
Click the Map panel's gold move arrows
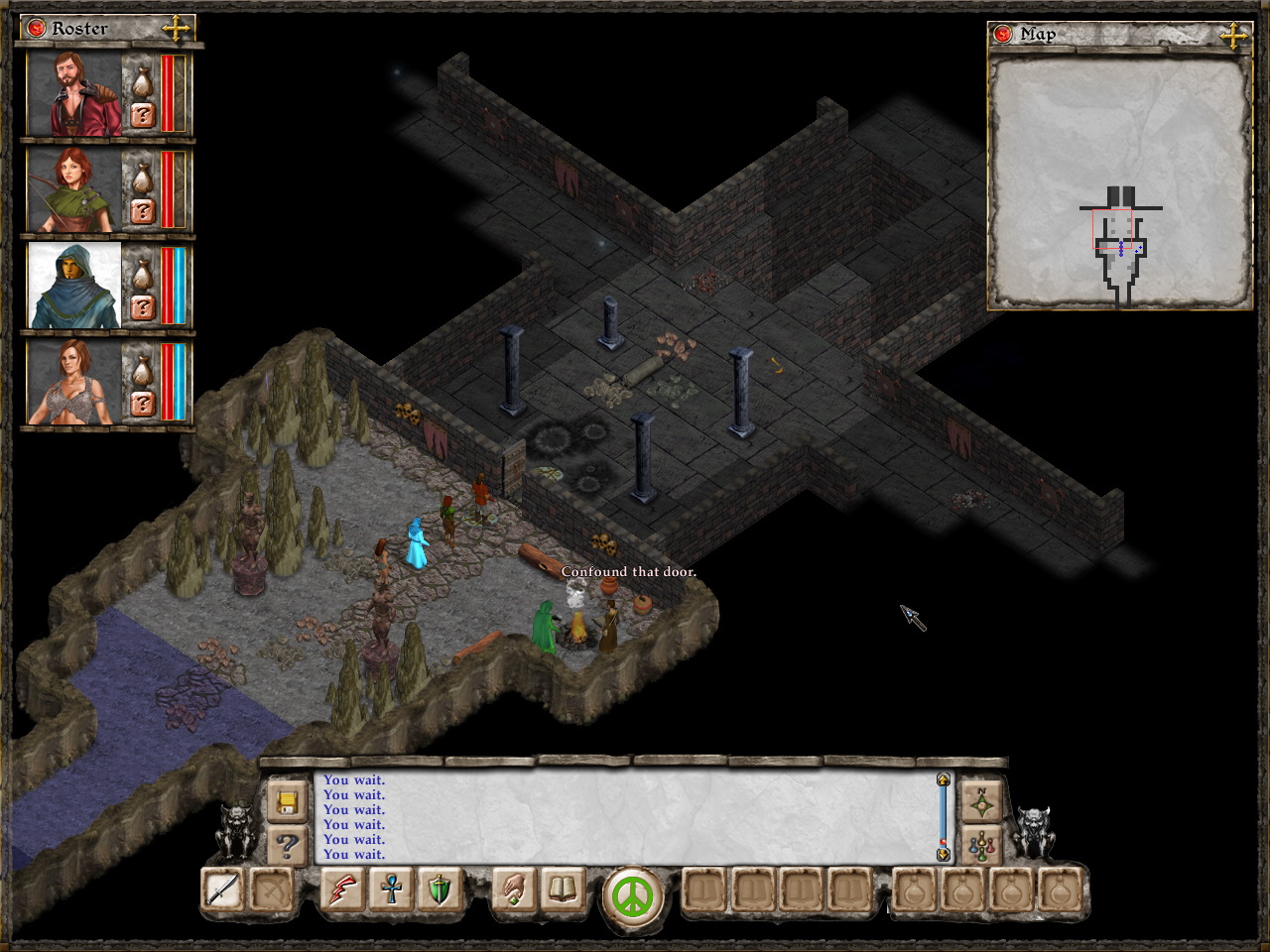pyautogui.click(x=1233, y=37)
